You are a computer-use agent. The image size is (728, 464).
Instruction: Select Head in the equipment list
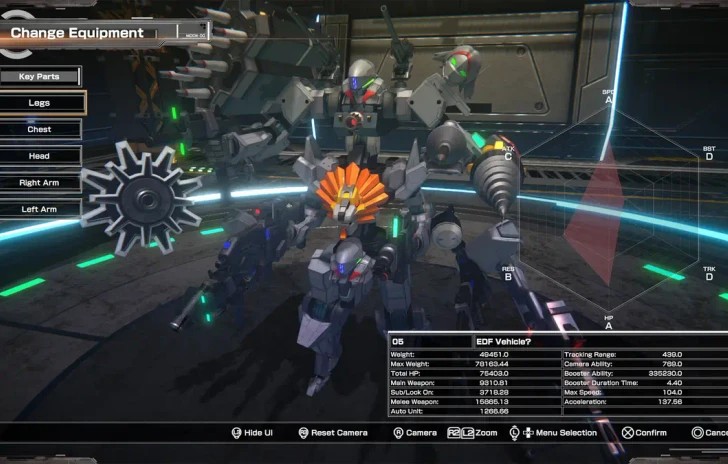coord(40,156)
